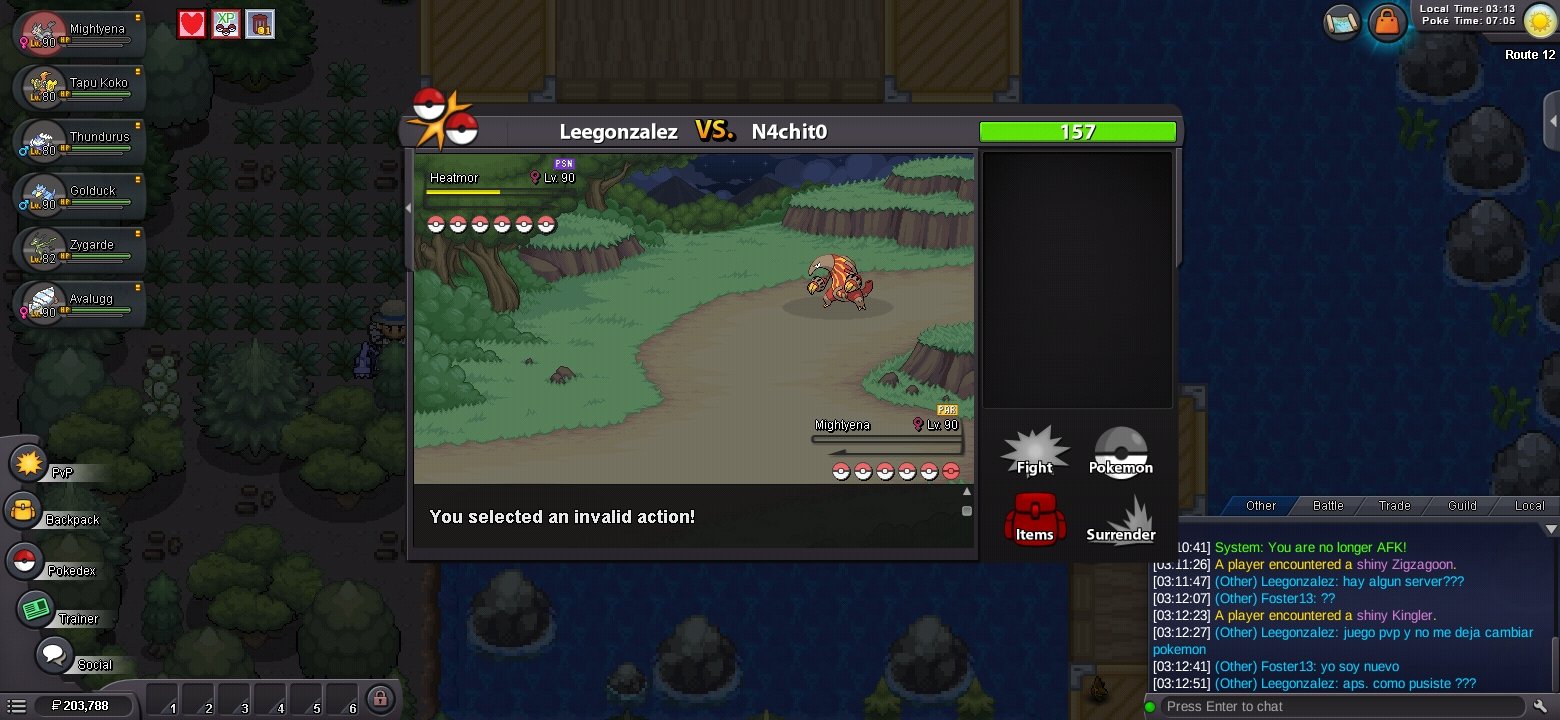The width and height of the screenshot is (1560, 720).
Task: Choose the Fight battle action
Action: [x=1034, y=452]
